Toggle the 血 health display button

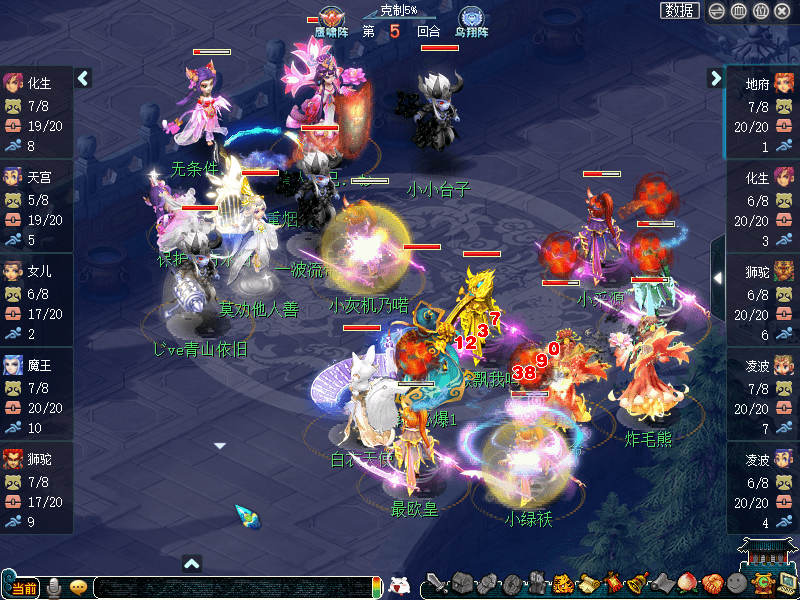point(738,11)
